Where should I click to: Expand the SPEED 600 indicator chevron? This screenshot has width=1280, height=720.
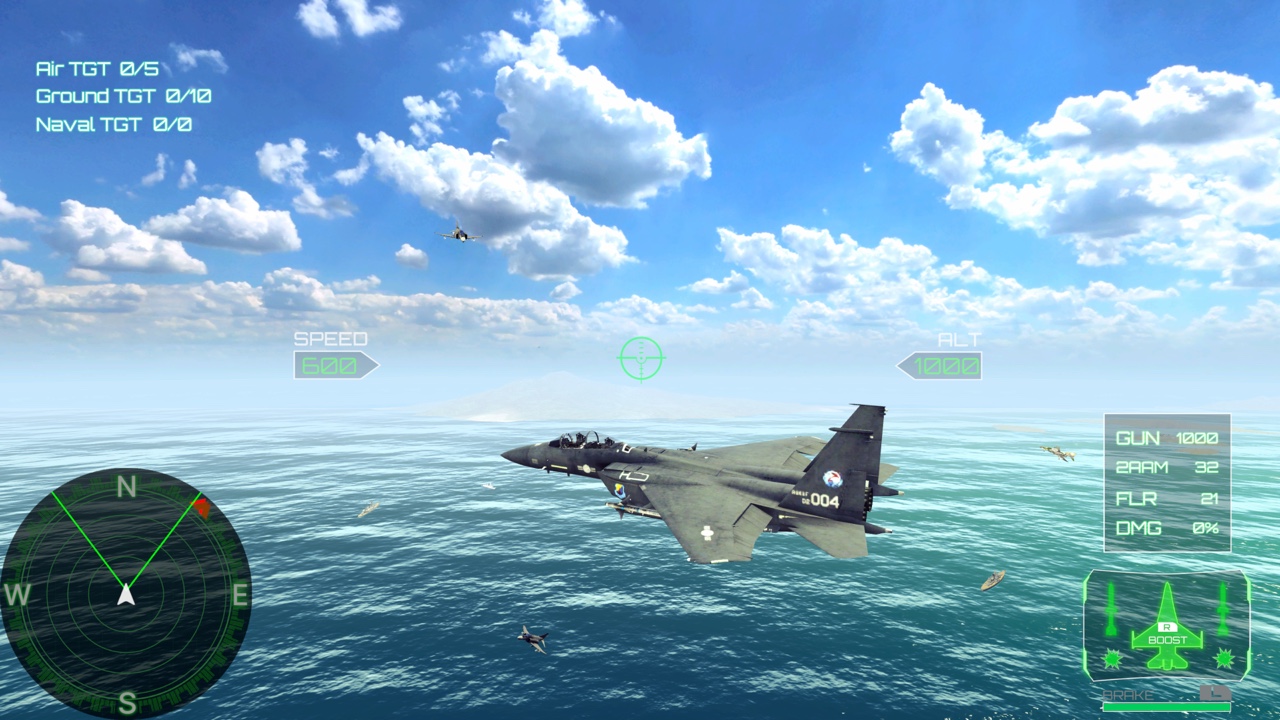[336, 364]
